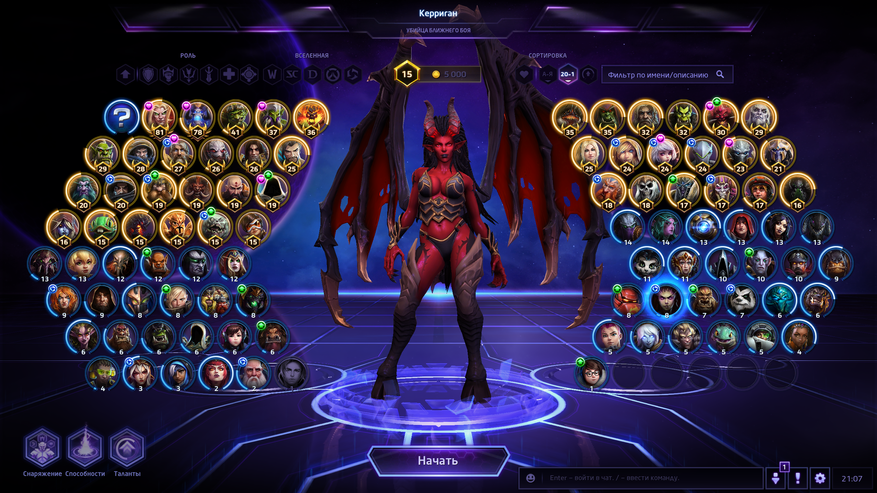Open the Снаряжение loadout panel
Screen dimensions: 877x493
click(42, 448)
